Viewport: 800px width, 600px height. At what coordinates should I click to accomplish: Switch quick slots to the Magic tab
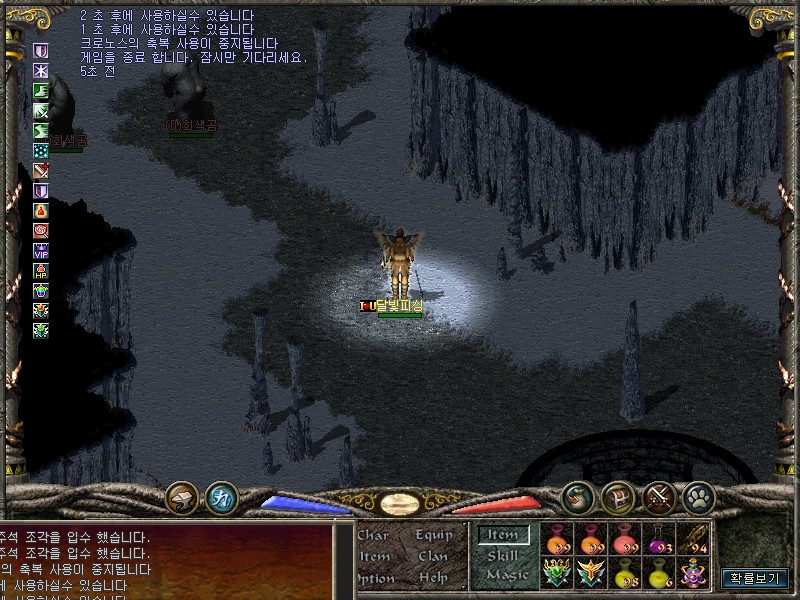tap(506, 576)
